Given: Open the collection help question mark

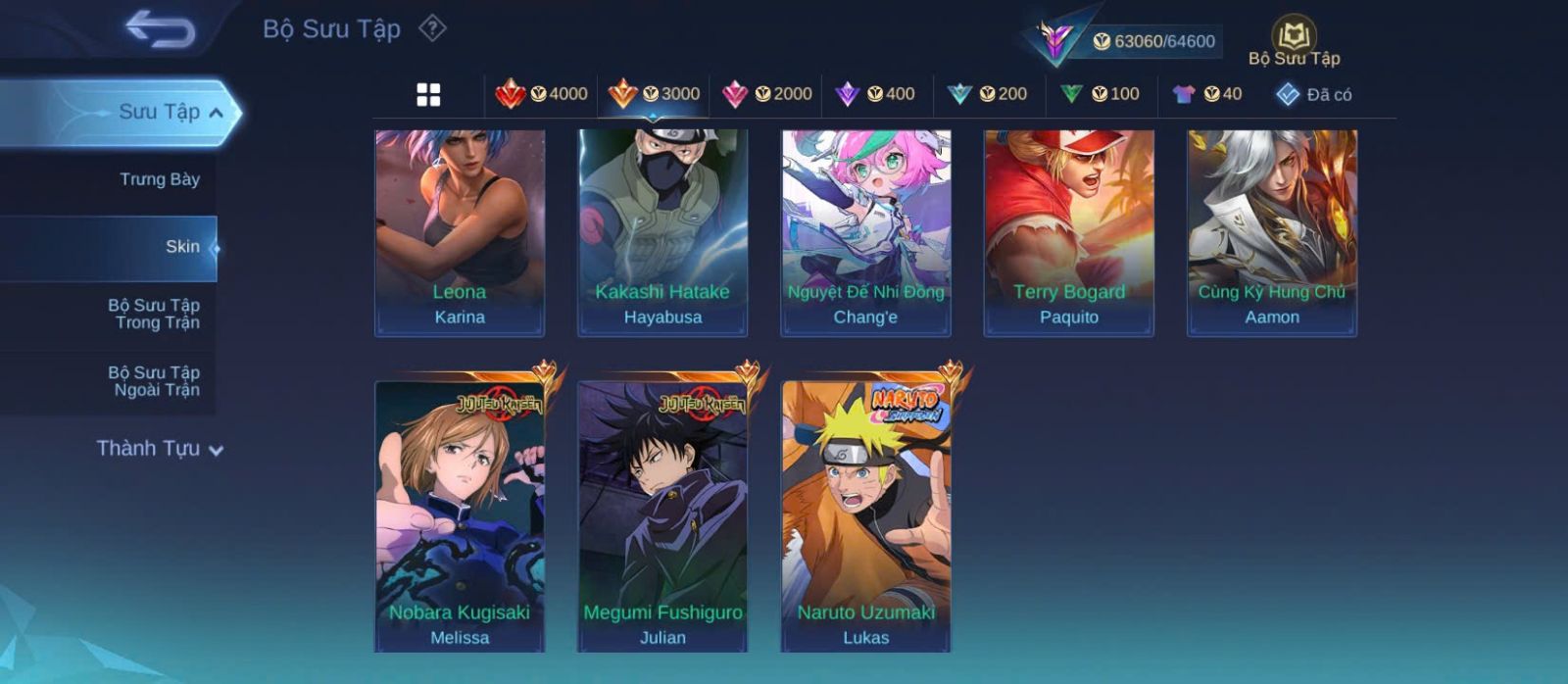Looking at the screenshot, I should coord(432,28).
